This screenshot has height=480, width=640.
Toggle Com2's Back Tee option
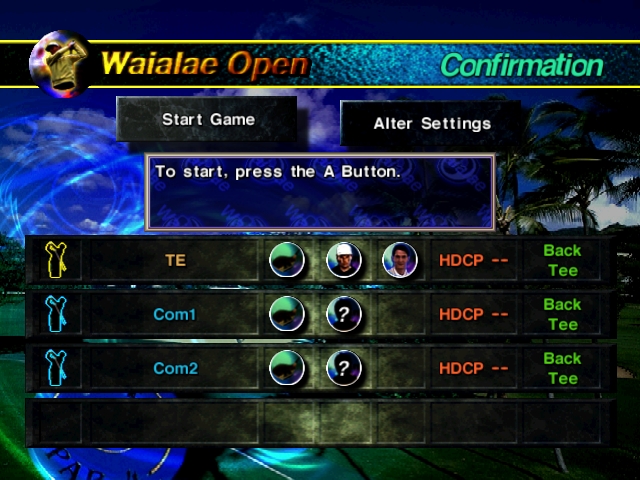pyautogui.click(x=562, y=369)
